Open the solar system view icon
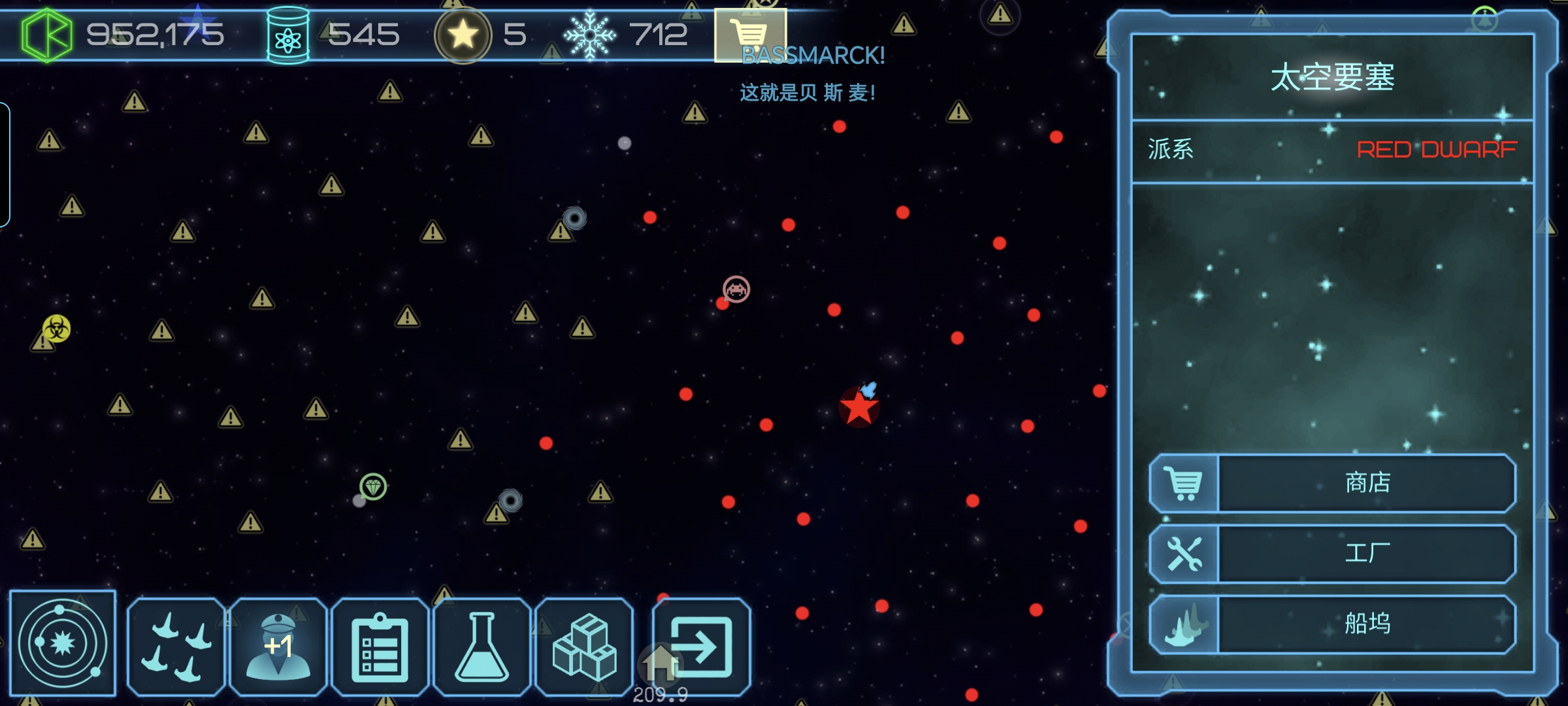 pos(63,643)
